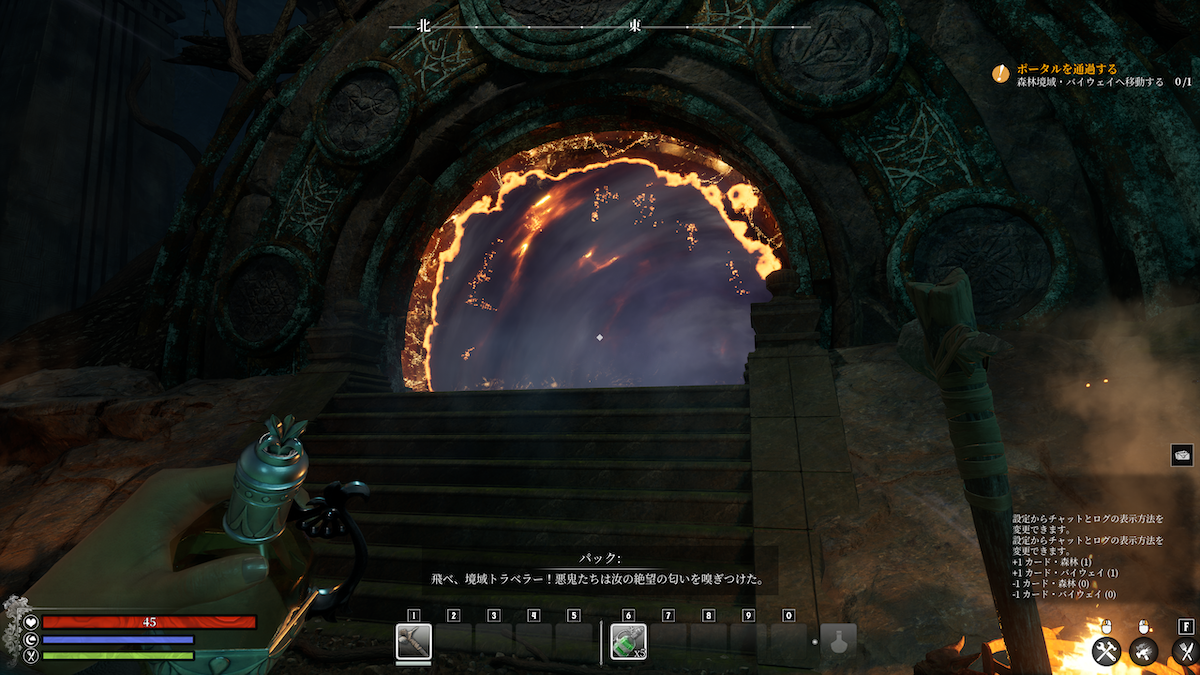Activate the crossed hammer and wrench build icon
Viewport: 1200px width, 675px height.
[1106, 651]
